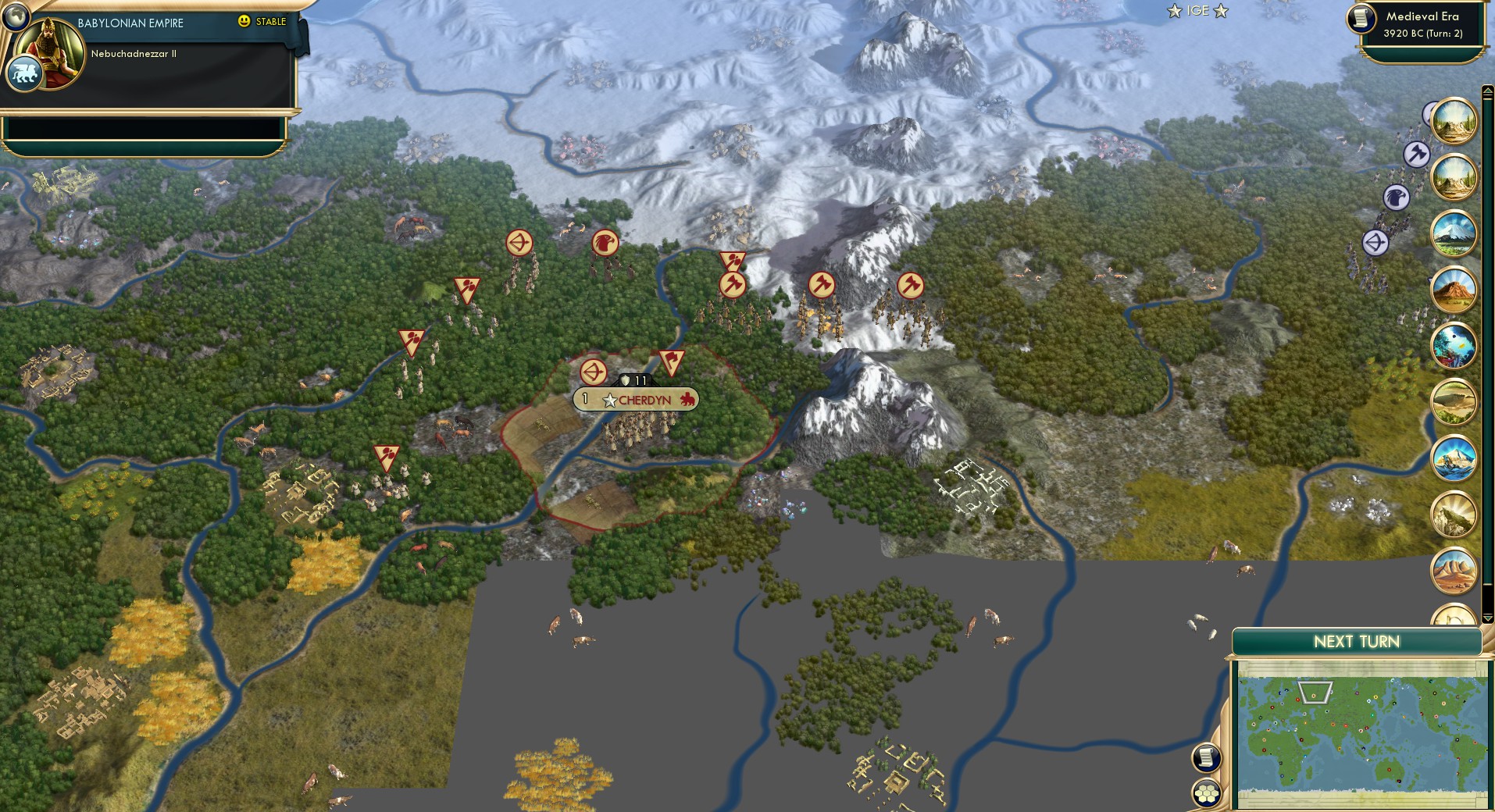Open the notification log scroll icon near the minimap
Screen dimensions: 1495x812
tap(1207, 757)
